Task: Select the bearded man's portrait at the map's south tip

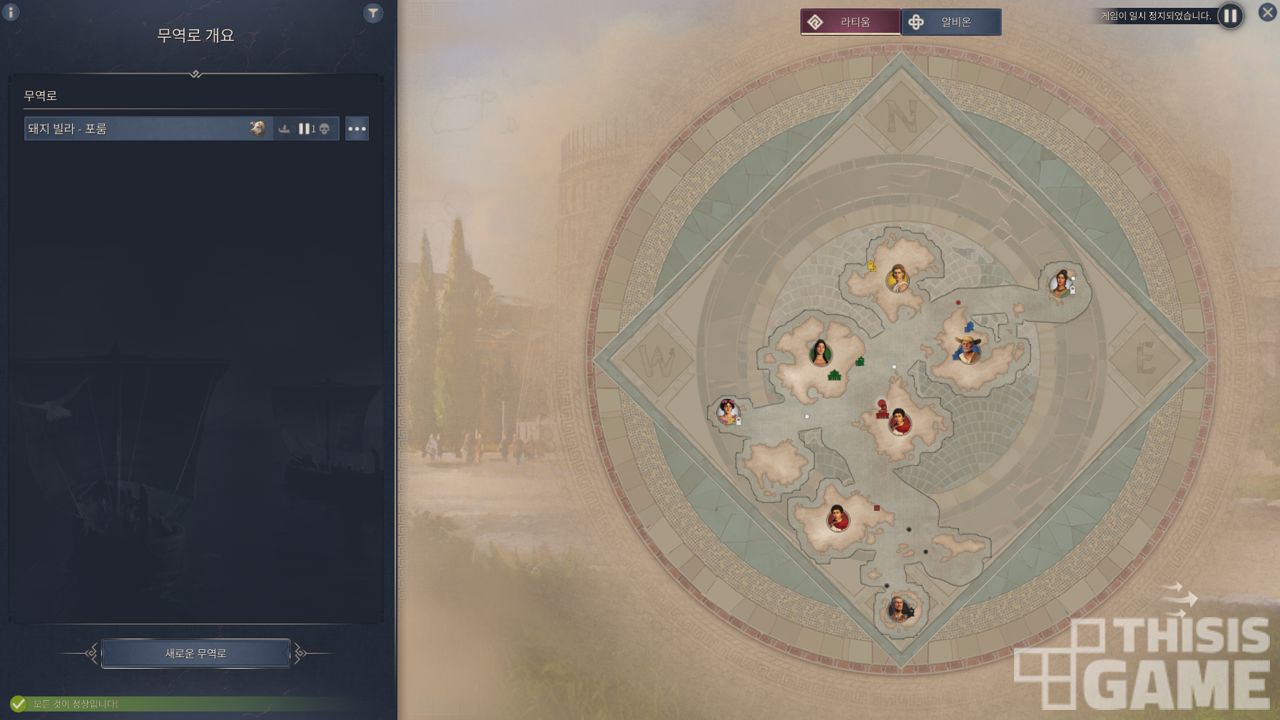Action: click(x=899, y=607)
